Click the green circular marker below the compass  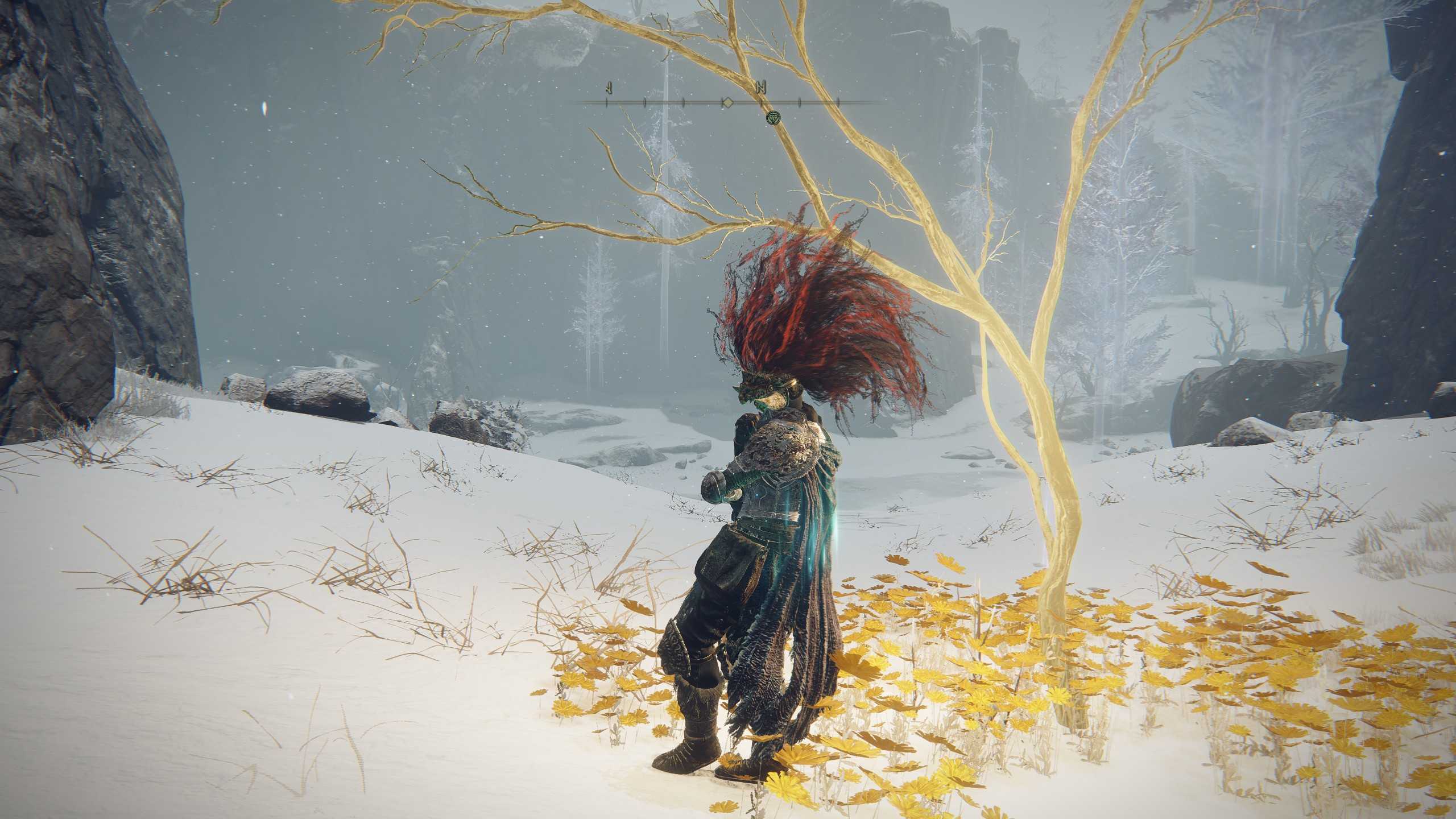pyautogui.click(x=772, y=117)
